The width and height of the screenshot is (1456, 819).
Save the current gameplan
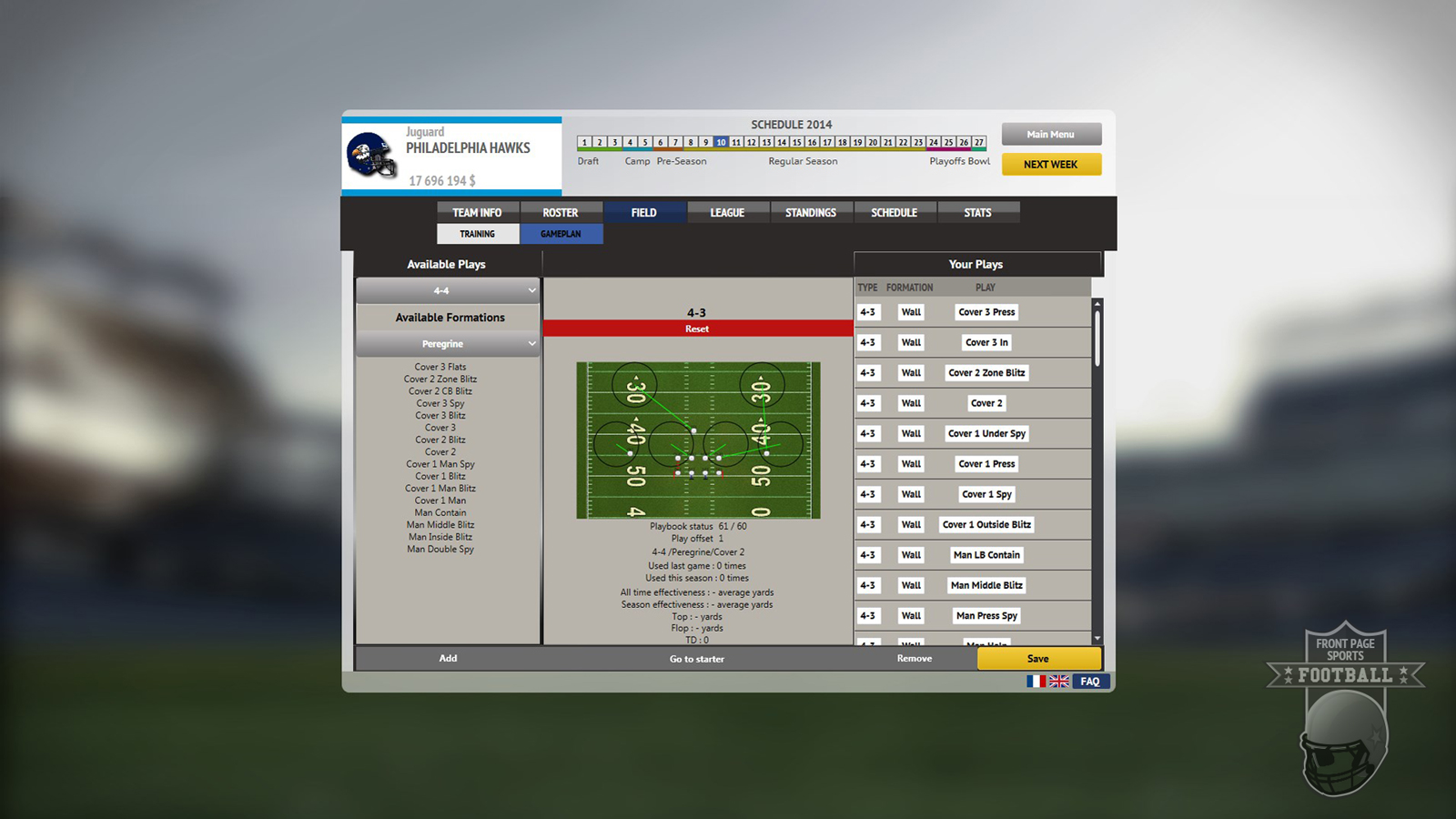click(x=1036, y=658)
